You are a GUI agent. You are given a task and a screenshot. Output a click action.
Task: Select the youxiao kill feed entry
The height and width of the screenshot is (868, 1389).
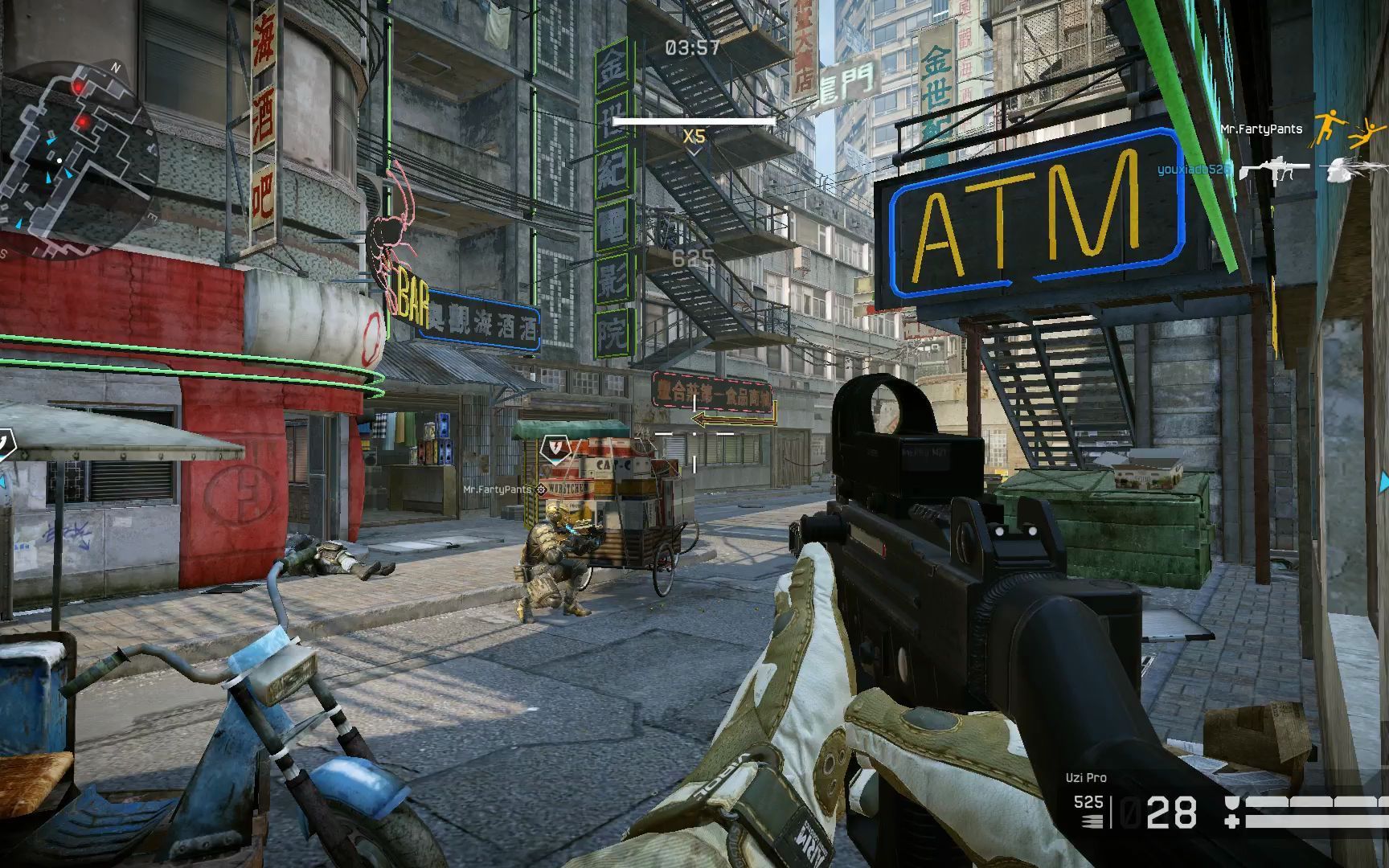pyautogui.click(x=1194, y=170)
